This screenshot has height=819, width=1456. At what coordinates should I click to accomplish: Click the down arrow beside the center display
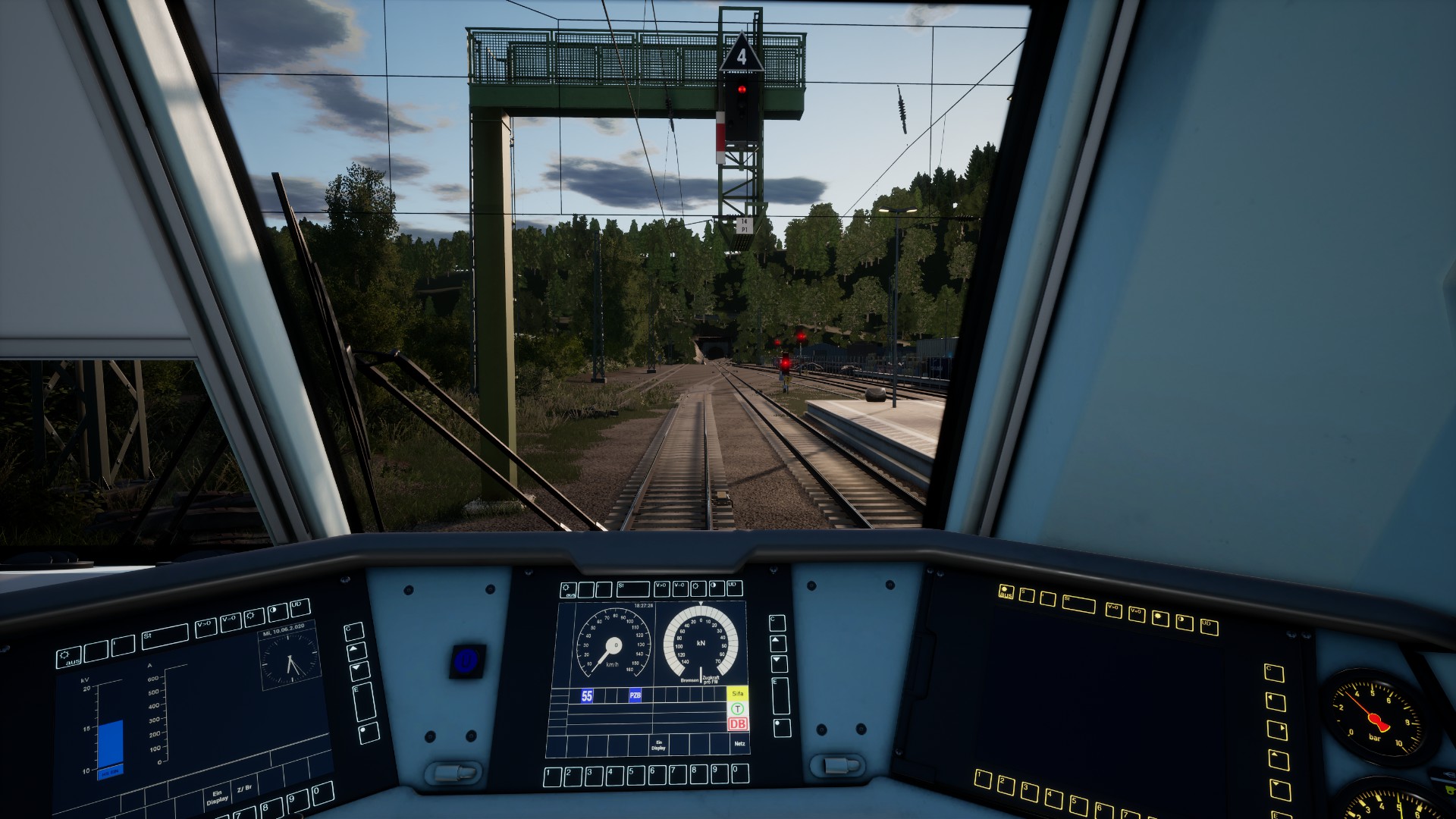[x=779, y=664]
